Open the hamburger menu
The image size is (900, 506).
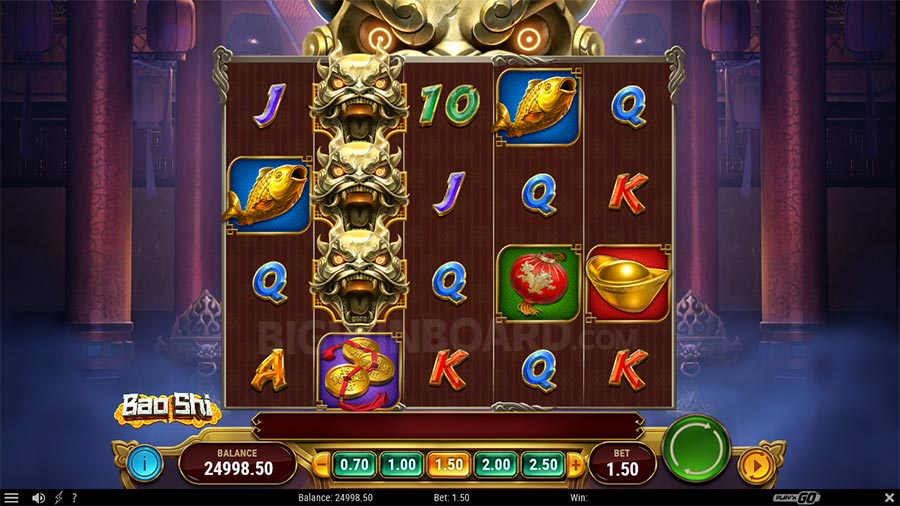(12, 498)
